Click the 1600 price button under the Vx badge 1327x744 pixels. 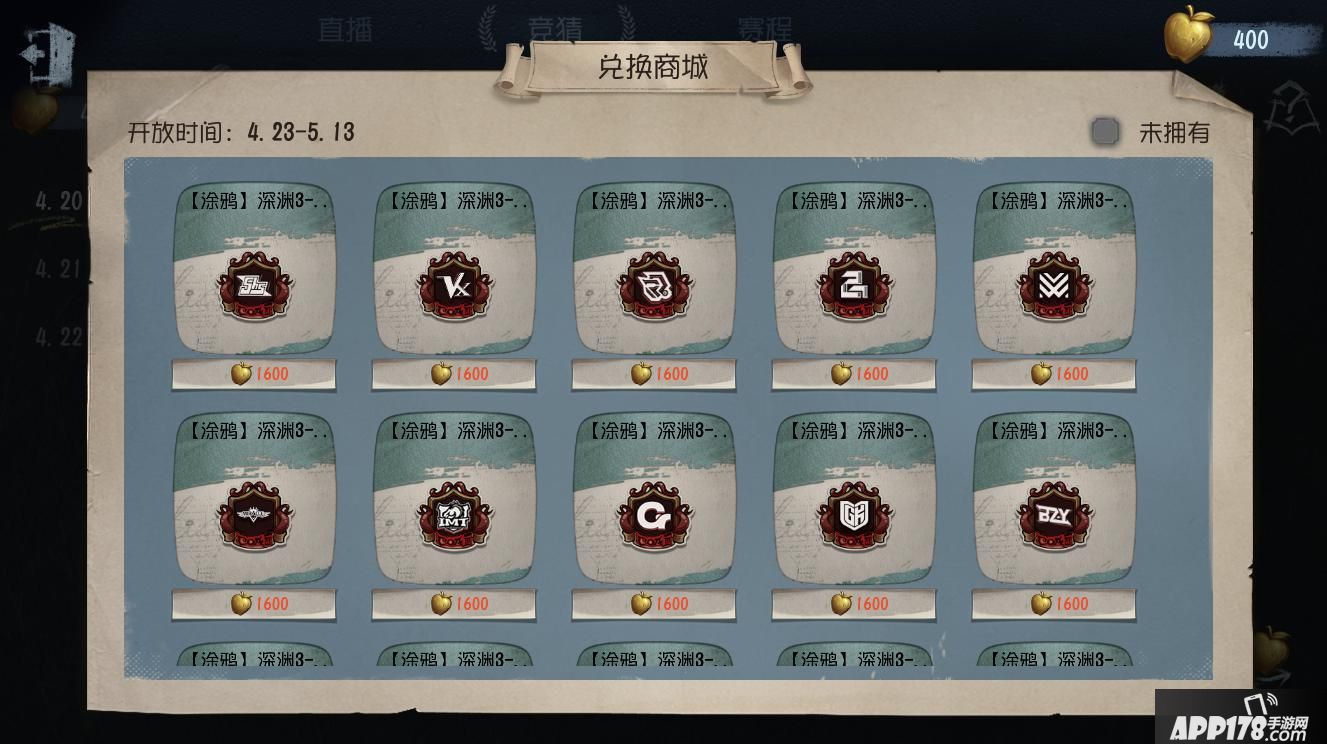pos(453,374)
